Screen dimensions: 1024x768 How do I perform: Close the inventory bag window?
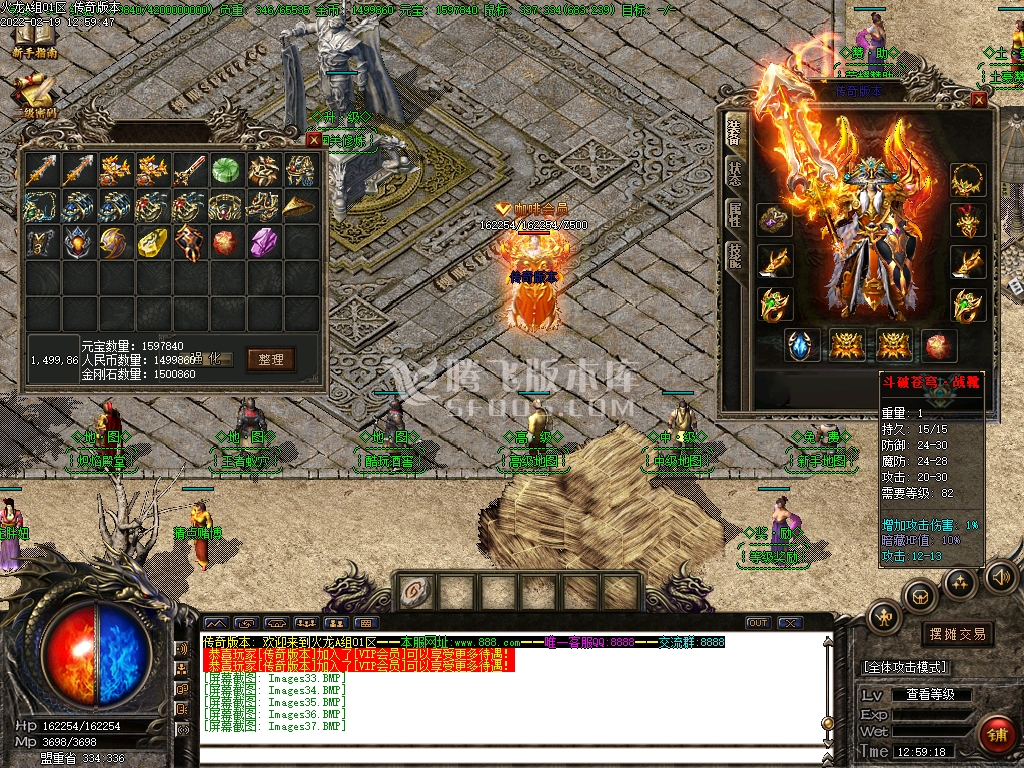click(x=314, y=140)
